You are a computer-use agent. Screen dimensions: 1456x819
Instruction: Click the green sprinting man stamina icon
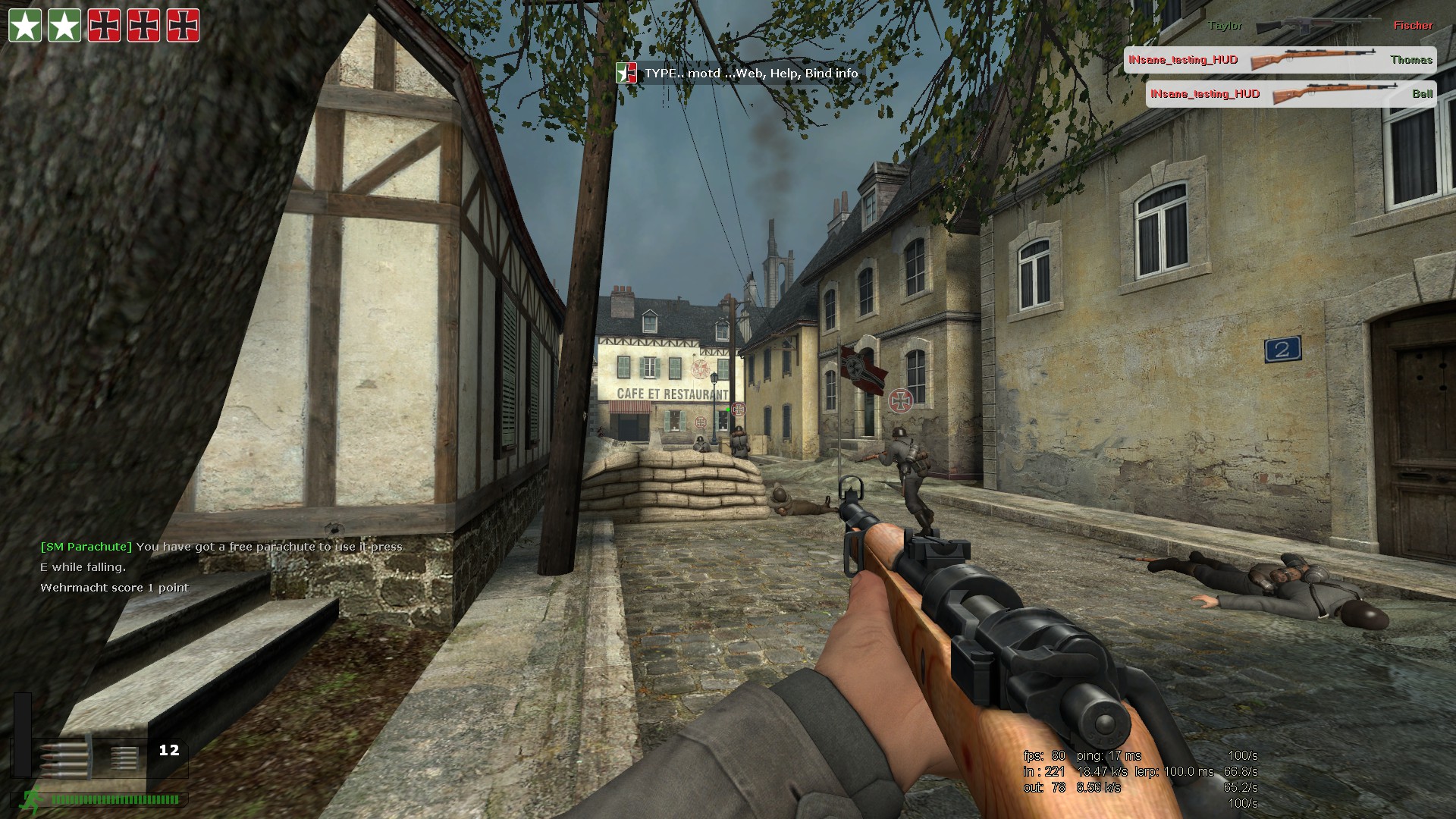(x=33, y=799)
